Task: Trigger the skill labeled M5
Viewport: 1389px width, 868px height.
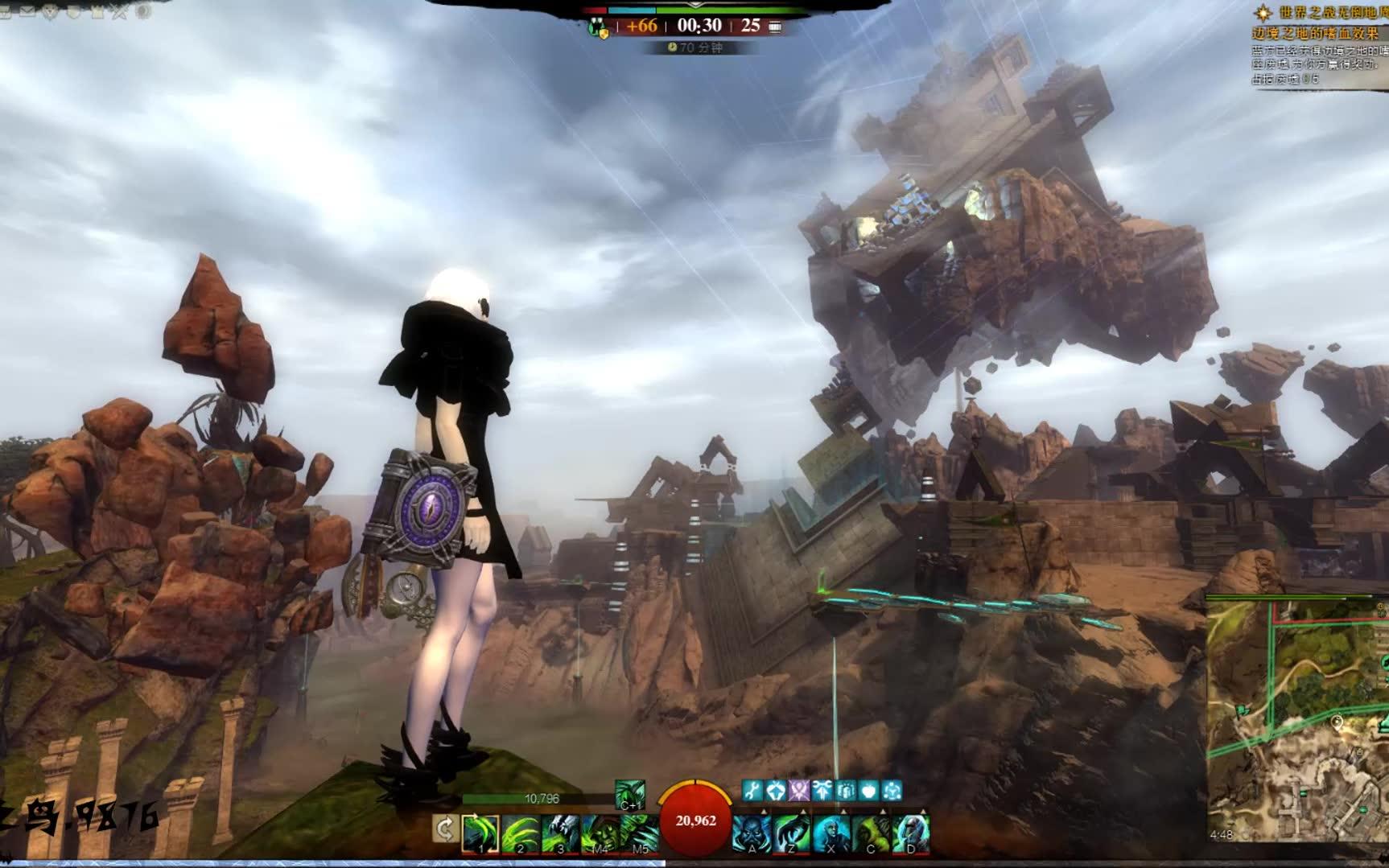Action: click(639, 833)
